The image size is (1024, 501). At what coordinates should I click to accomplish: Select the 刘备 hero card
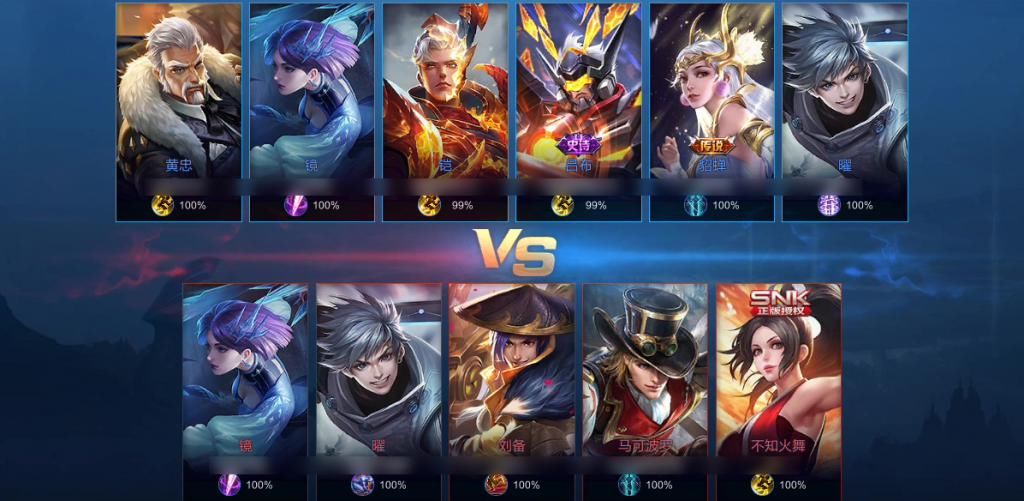coord(512,375)
